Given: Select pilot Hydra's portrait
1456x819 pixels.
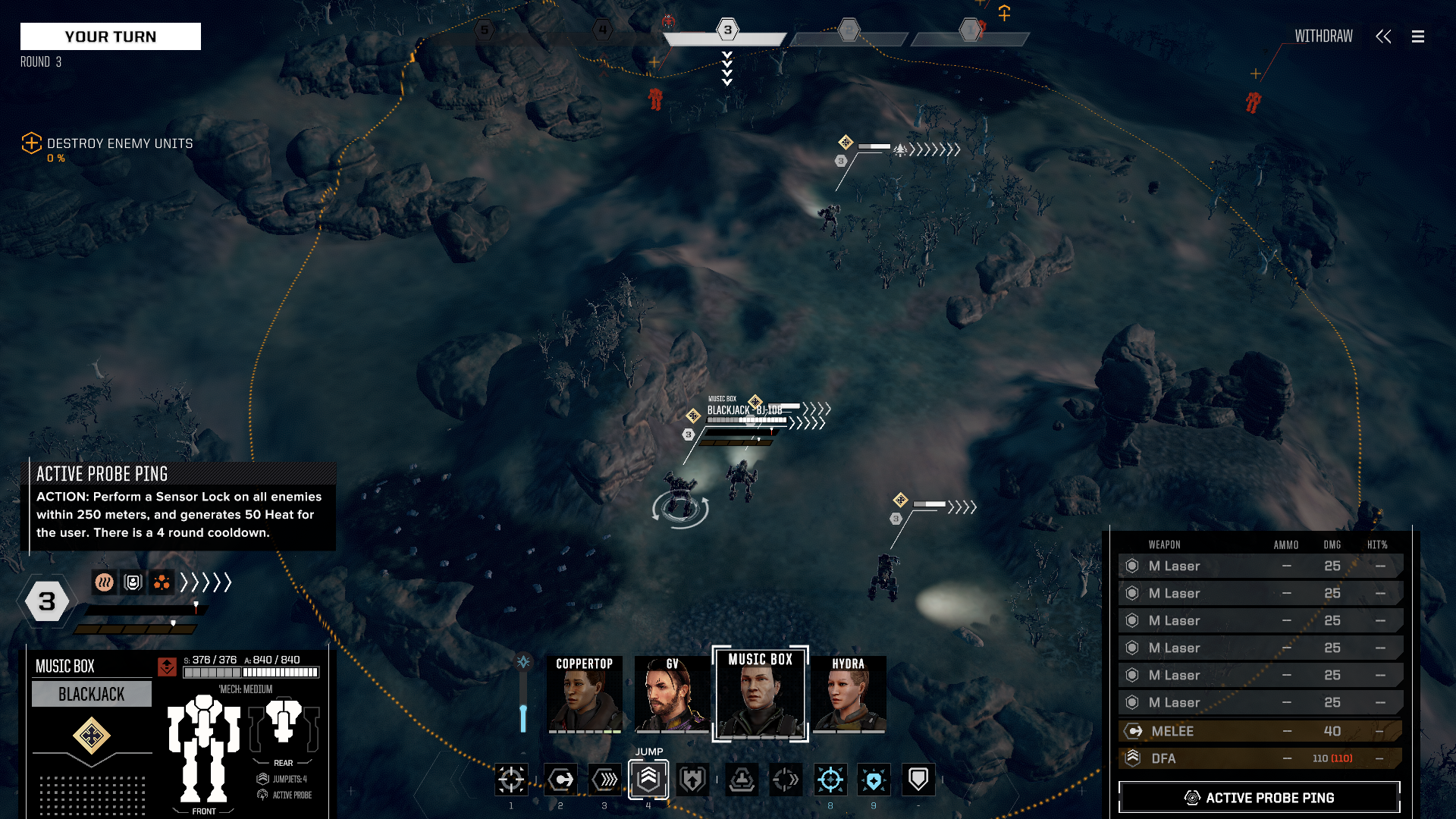Looking at the screenshot, I should [x=849, y=695].
